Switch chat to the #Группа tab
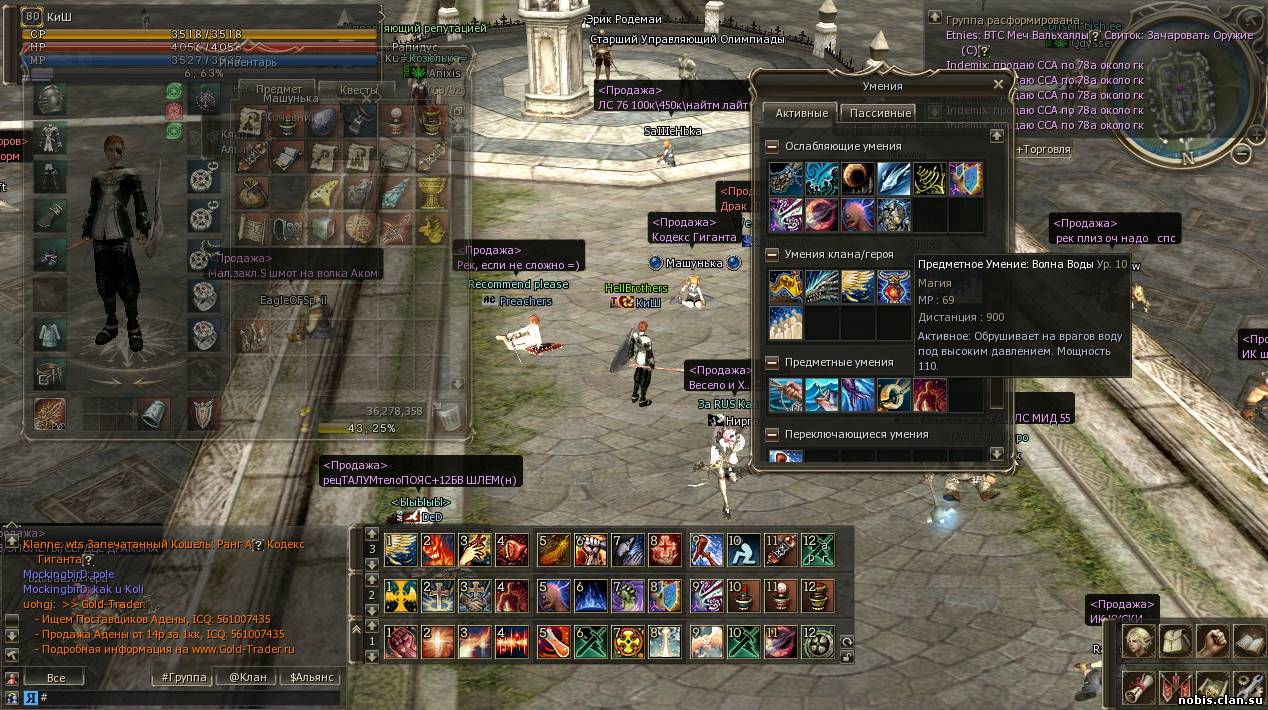The image size is (1268, 710). pyautogui.click(x=184, y=677)
